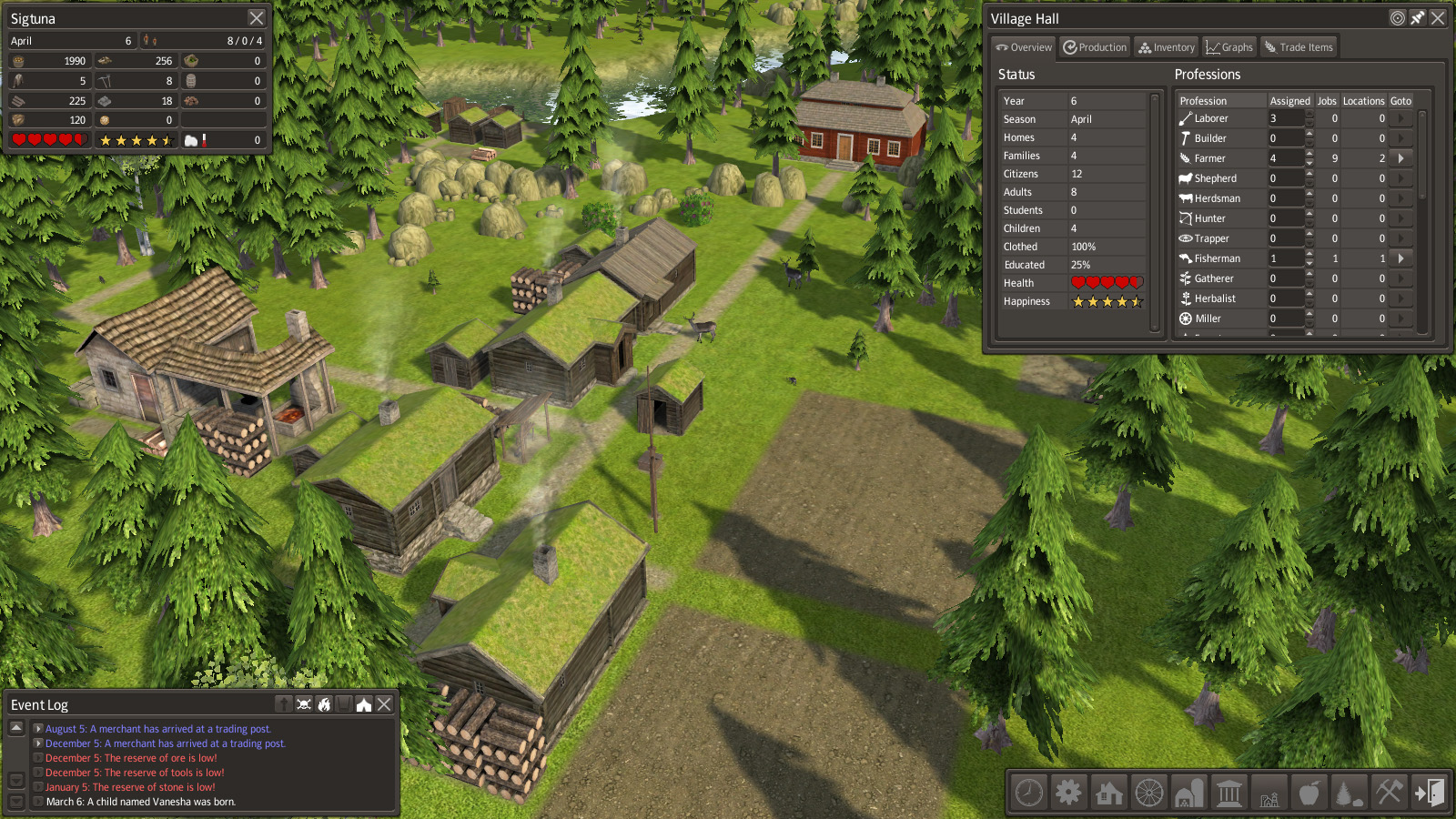Screen dimensions: 1456x819
Task: Toggle the fire disaster events filter
Action: point(324,704)
